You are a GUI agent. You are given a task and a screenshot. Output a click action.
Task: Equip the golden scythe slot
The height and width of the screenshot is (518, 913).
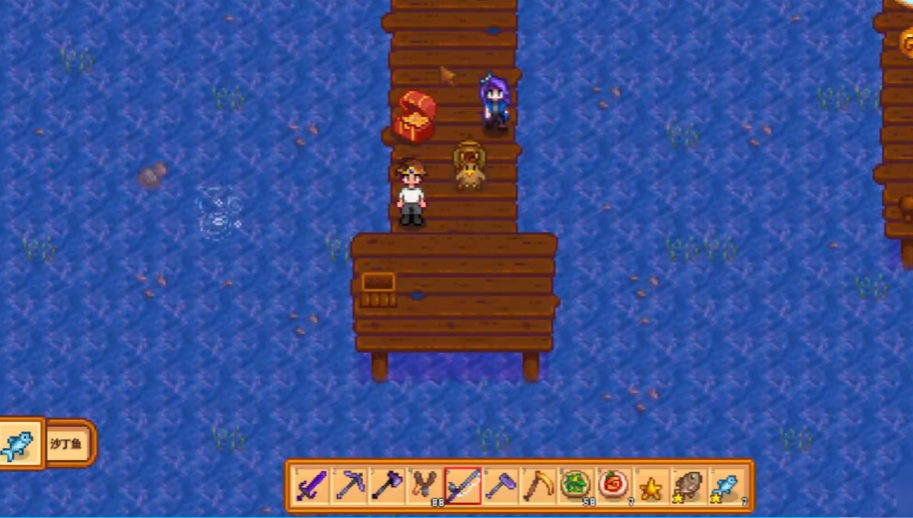538,487
